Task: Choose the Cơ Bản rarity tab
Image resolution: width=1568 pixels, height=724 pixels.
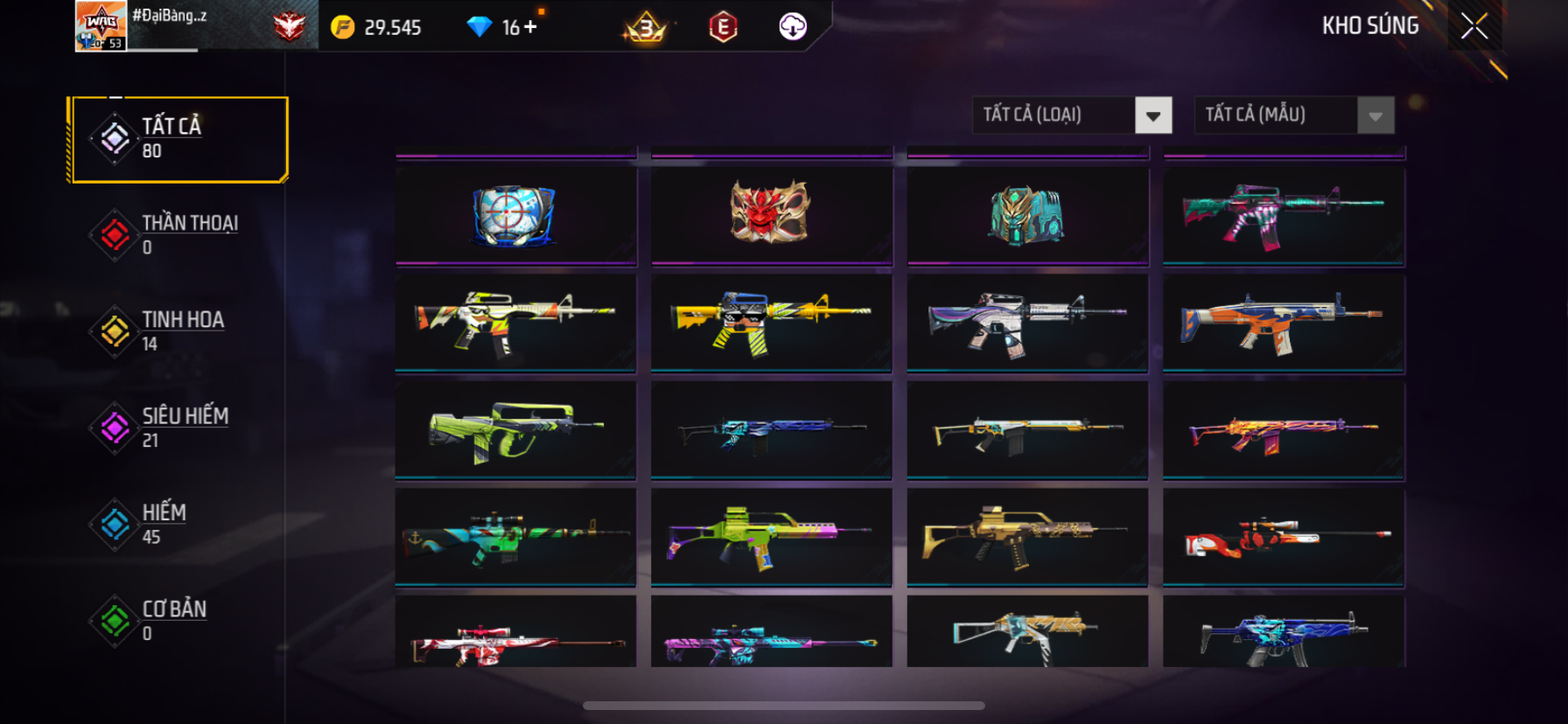Action: pos(179,620)
